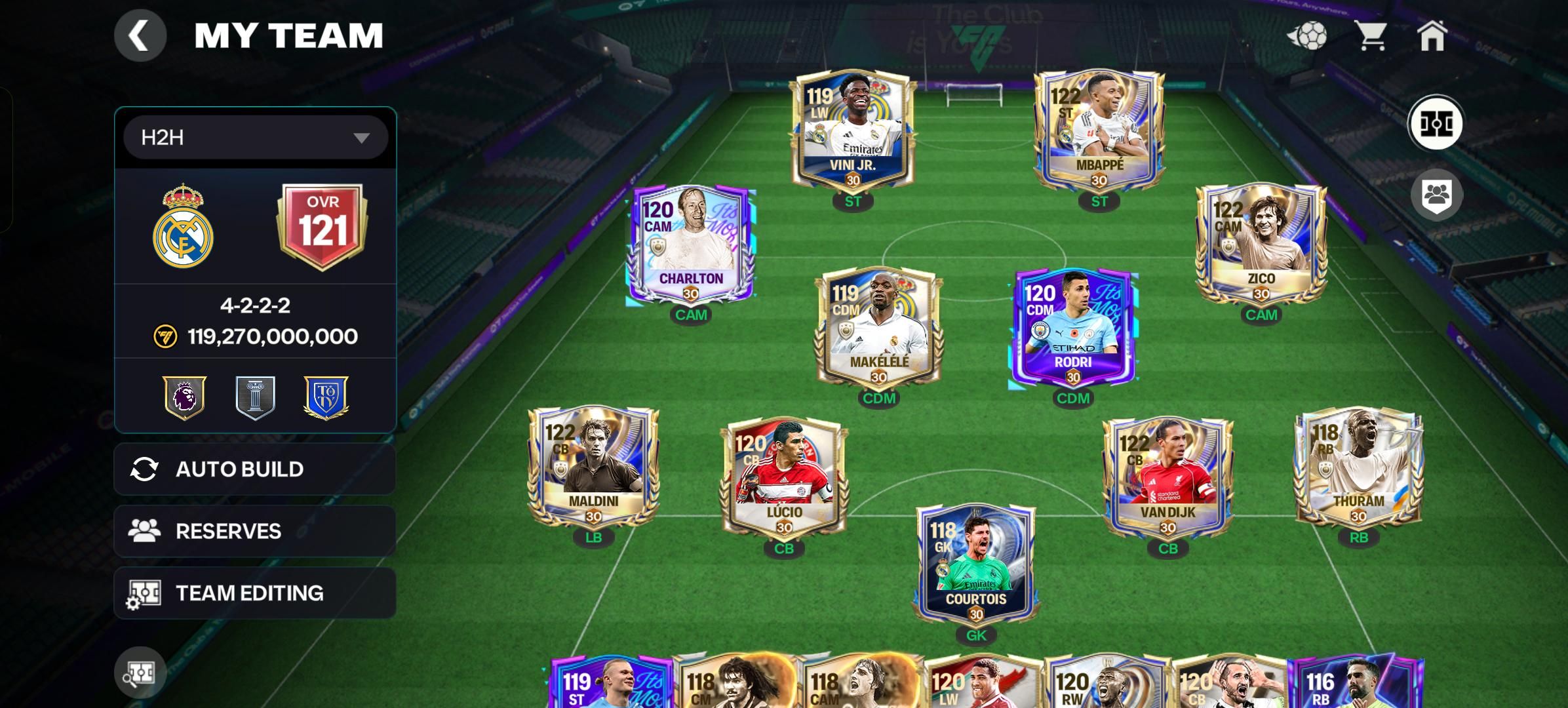This screenshot has width=1568, height=708.
Task: Tap the soccer ball icon
Action: point(1308,35)
